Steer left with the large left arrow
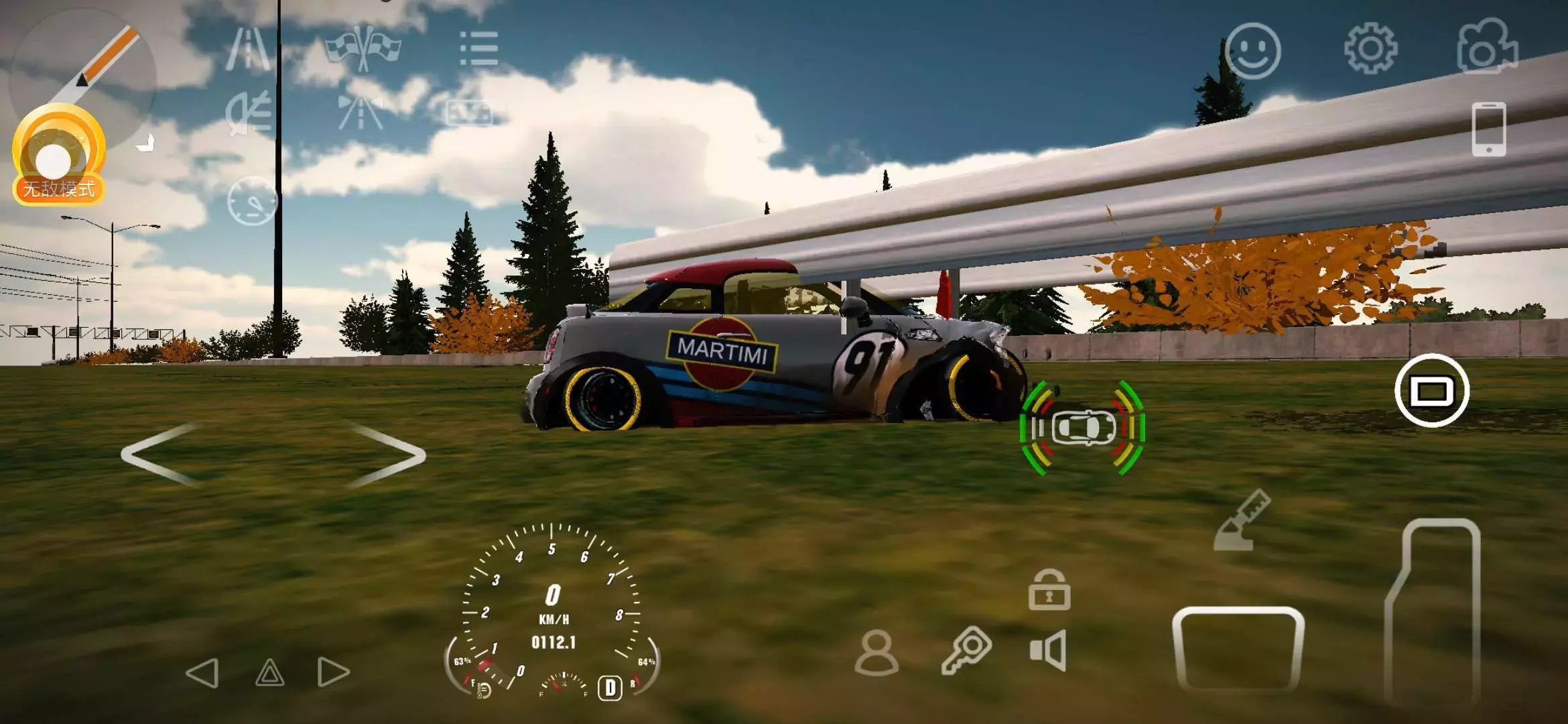1568x724 pixels. pyautogui.click(x=161, y=454)
